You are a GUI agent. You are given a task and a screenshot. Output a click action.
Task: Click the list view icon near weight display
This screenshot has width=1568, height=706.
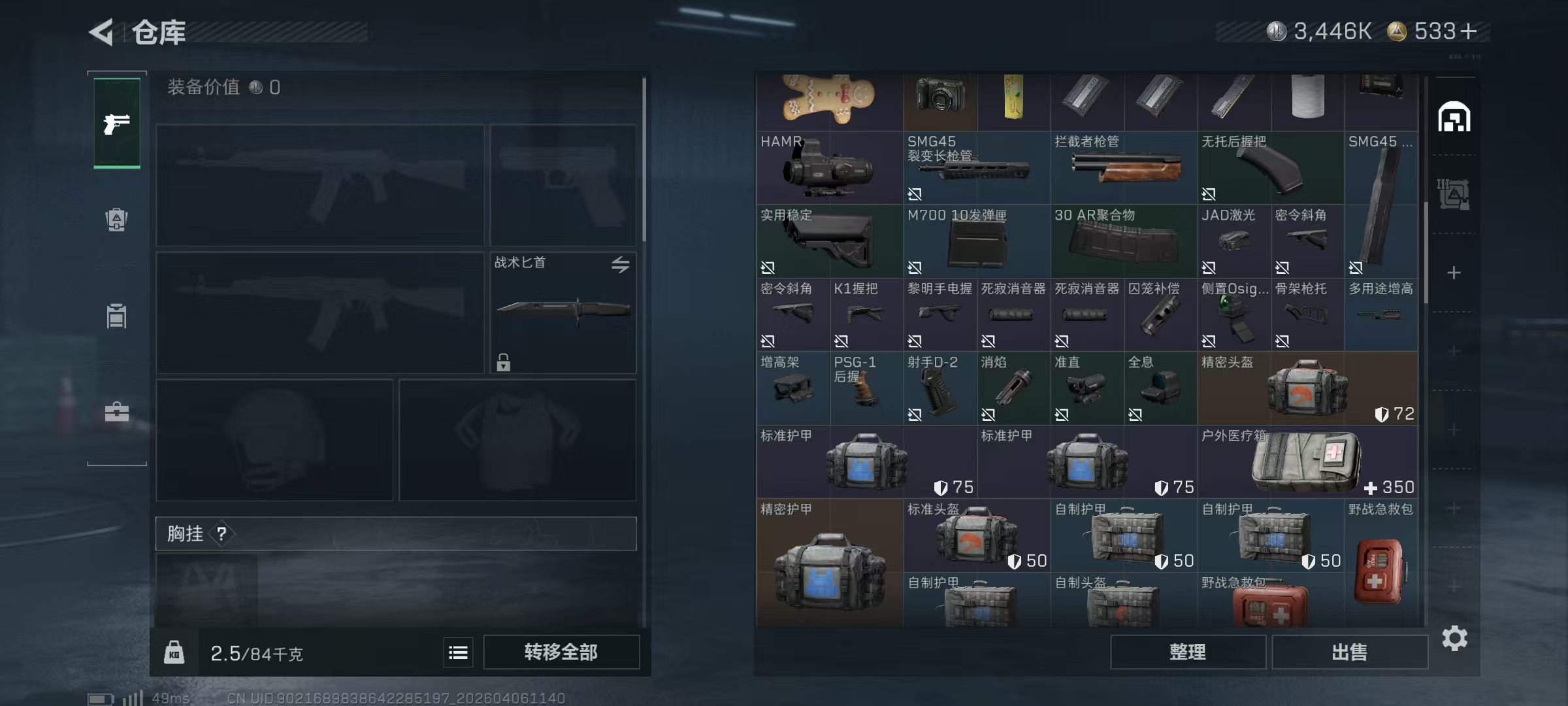458,652
